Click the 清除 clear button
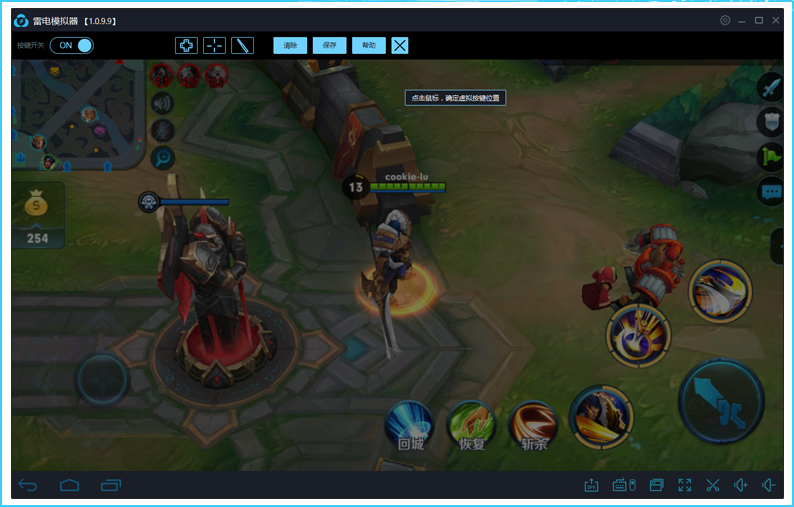The image size is (794, 507). tap(290, 45)
